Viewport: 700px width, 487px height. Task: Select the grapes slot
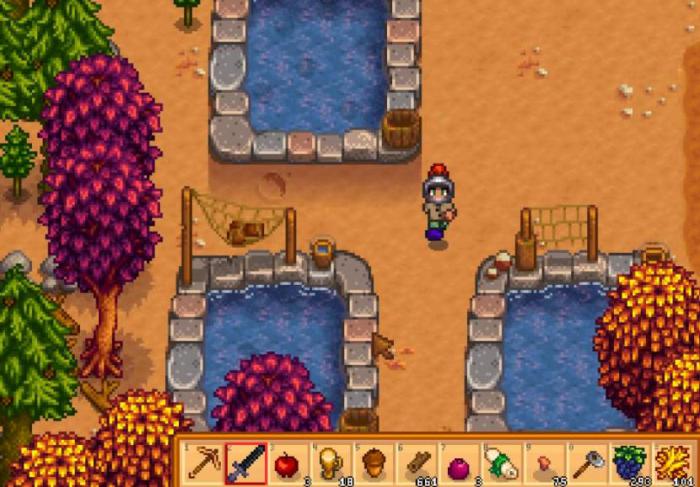[x=628, y=463]
